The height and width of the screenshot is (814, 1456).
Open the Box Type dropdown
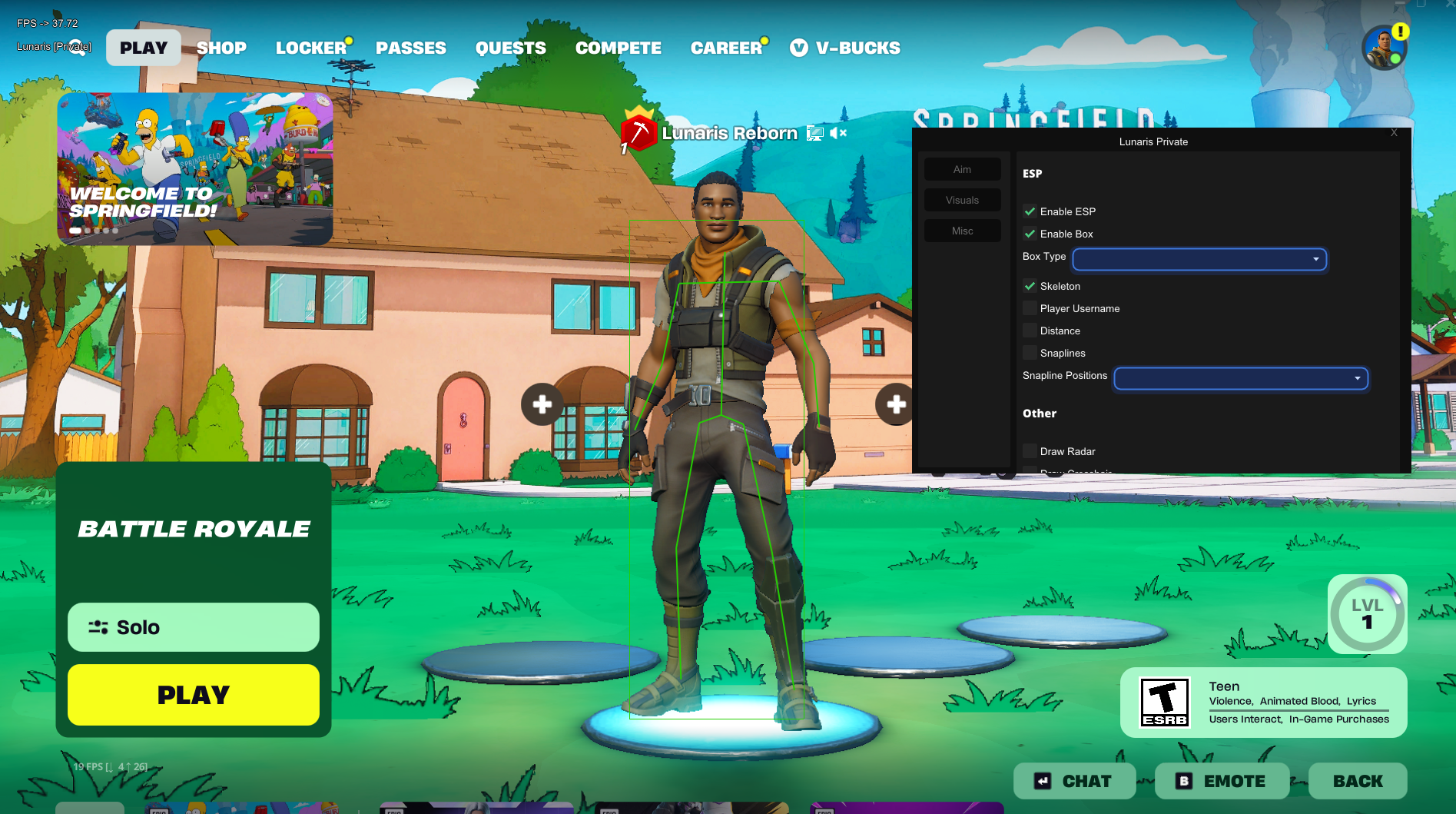coord(1199,259)
